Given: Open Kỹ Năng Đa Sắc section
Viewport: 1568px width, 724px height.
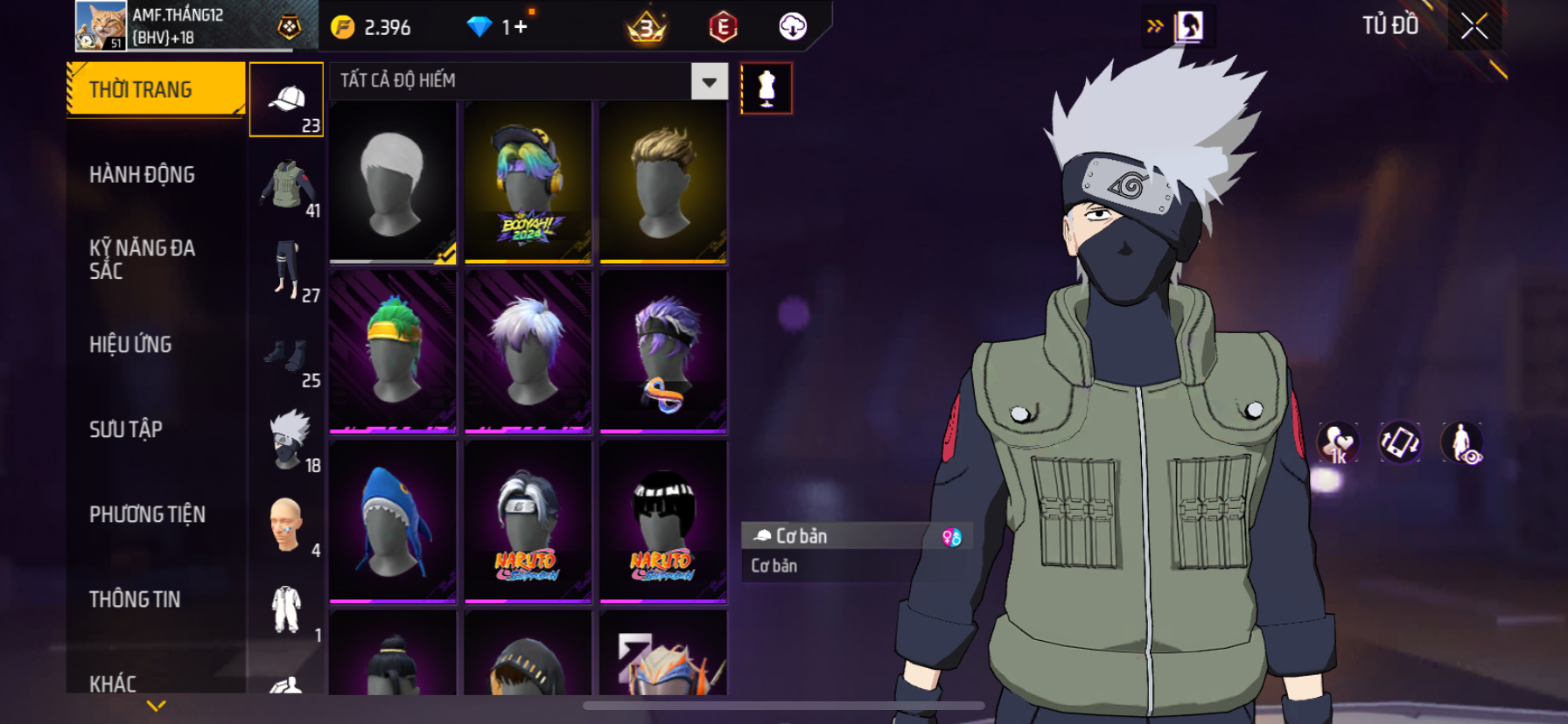Looking at the screenshot, I should [x=142, y=260].
